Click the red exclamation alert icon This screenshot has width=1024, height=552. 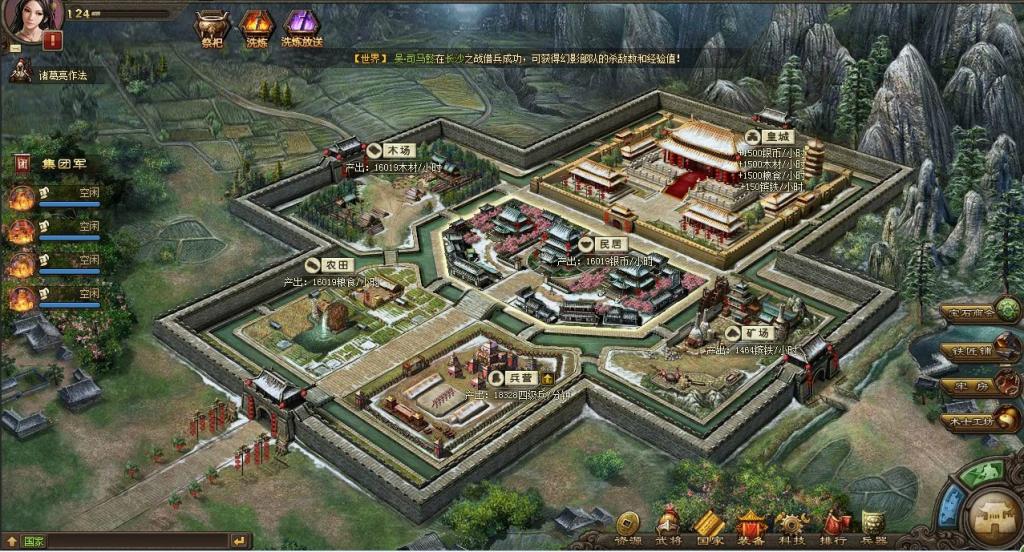coord(52,41)
